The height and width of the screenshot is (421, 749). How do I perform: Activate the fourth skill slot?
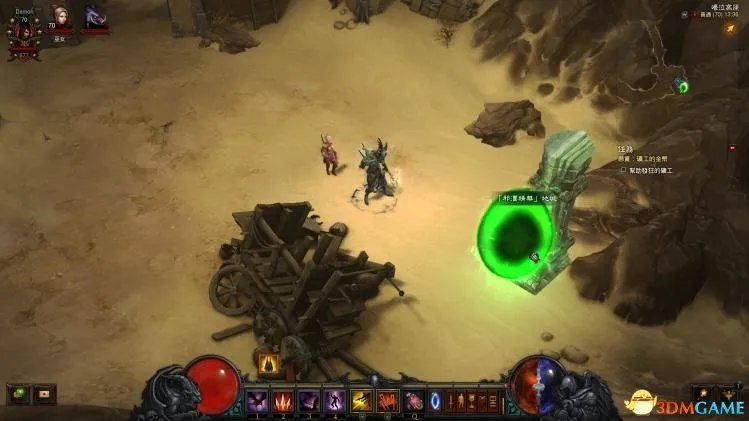(x=336, y=402)
